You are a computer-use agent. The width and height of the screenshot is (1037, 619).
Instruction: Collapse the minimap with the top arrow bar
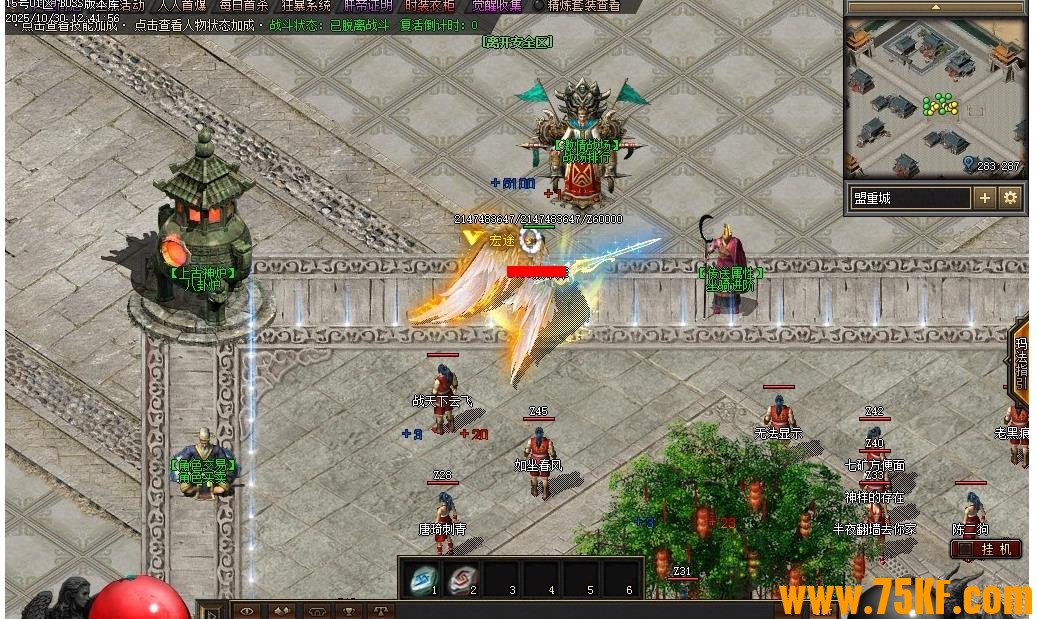(x=935, y=7)
